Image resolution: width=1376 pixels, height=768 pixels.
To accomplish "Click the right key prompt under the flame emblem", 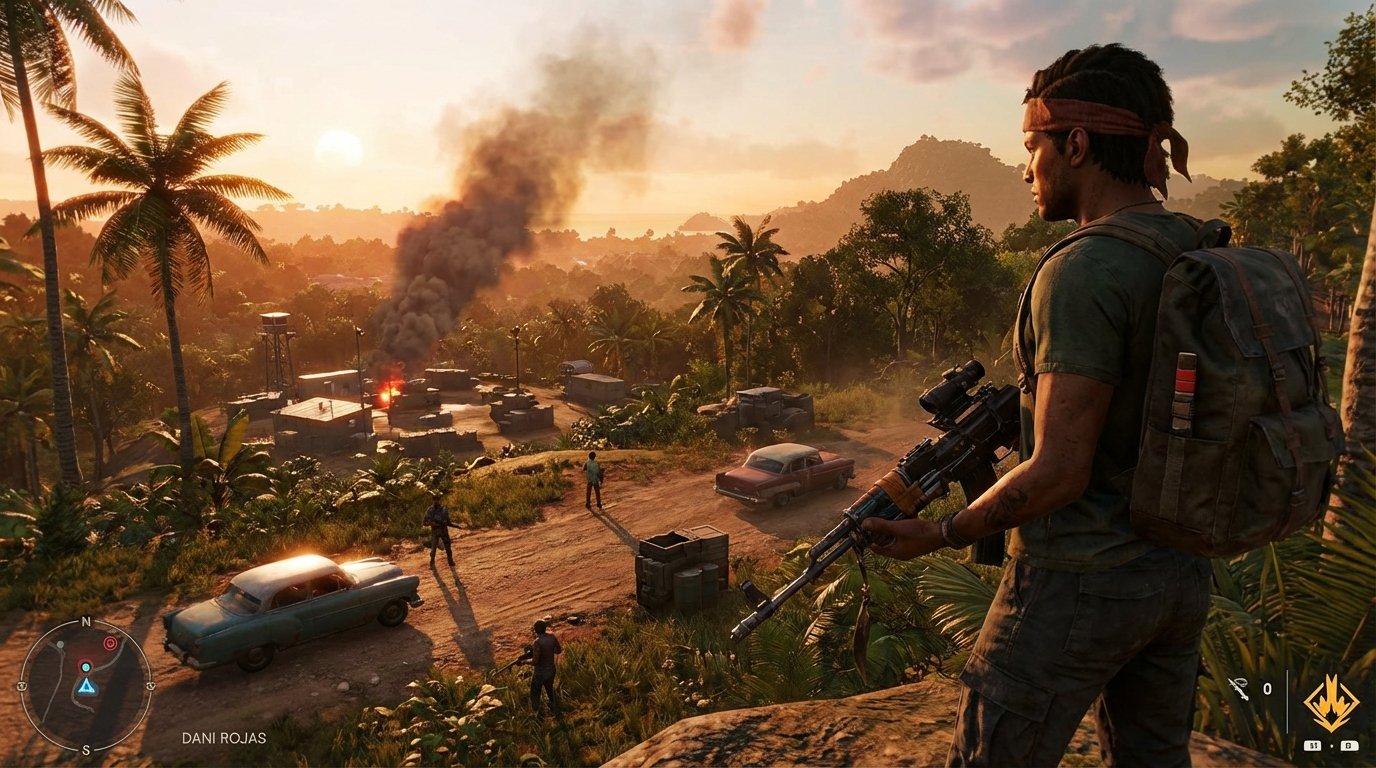I will [1350, 745].
